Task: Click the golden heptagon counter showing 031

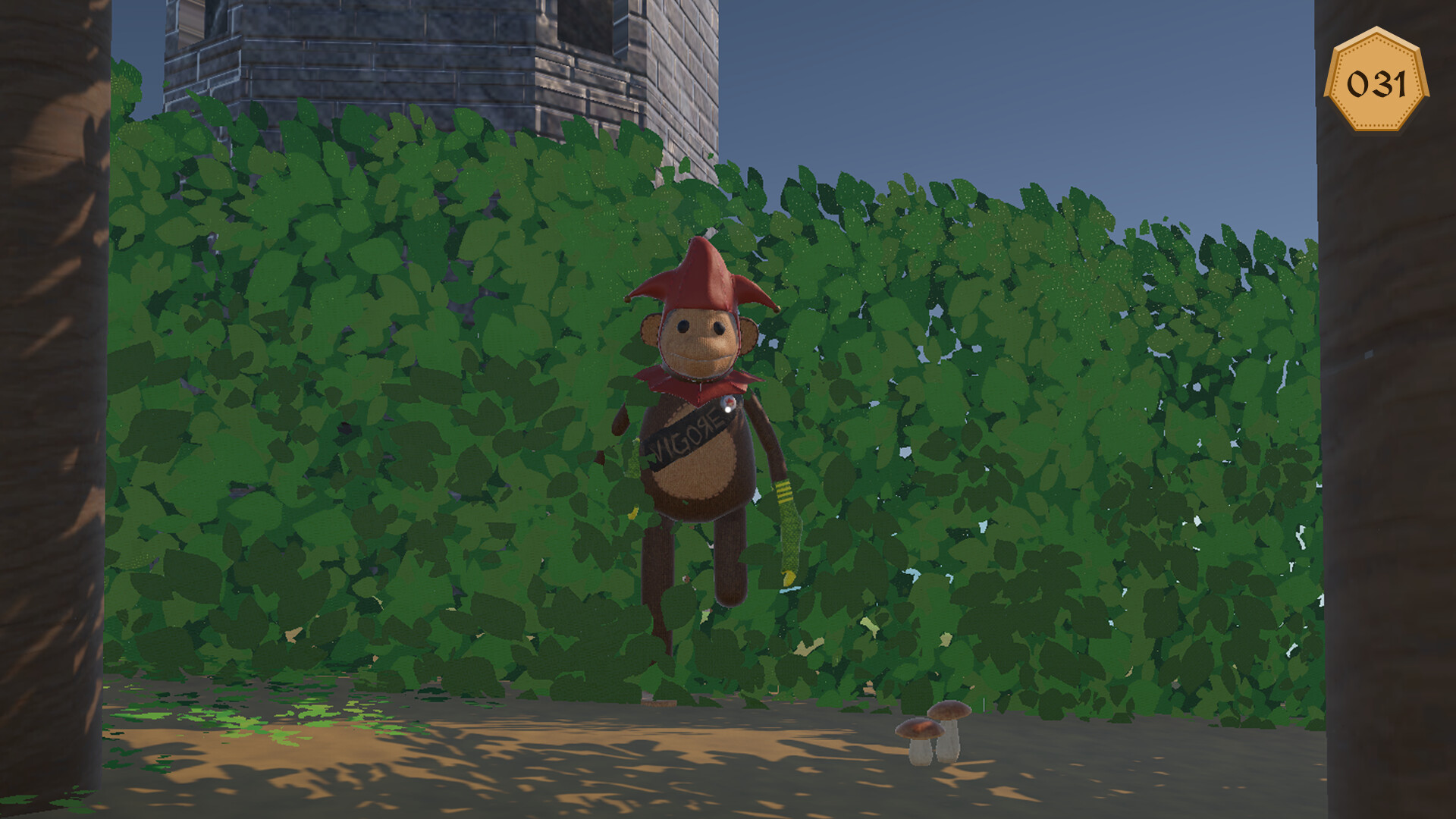Action: tap(1376, 80)
